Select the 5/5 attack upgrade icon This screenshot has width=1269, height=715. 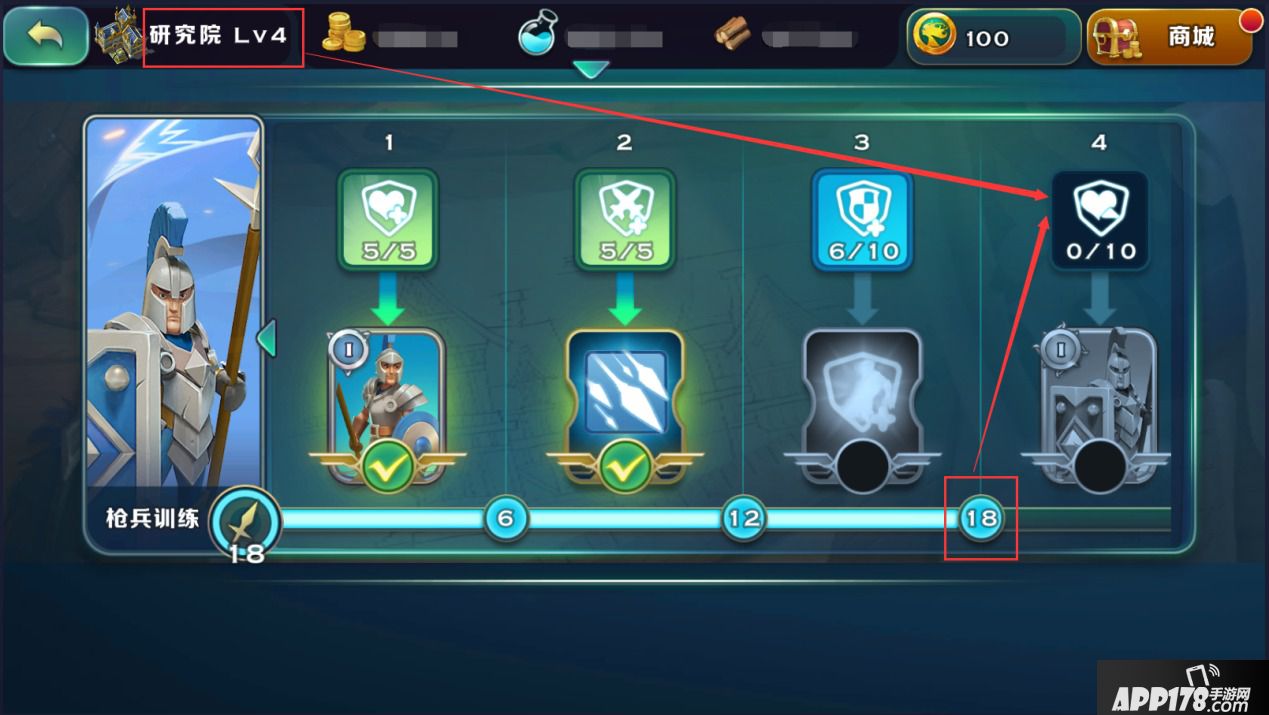point(624,219)
